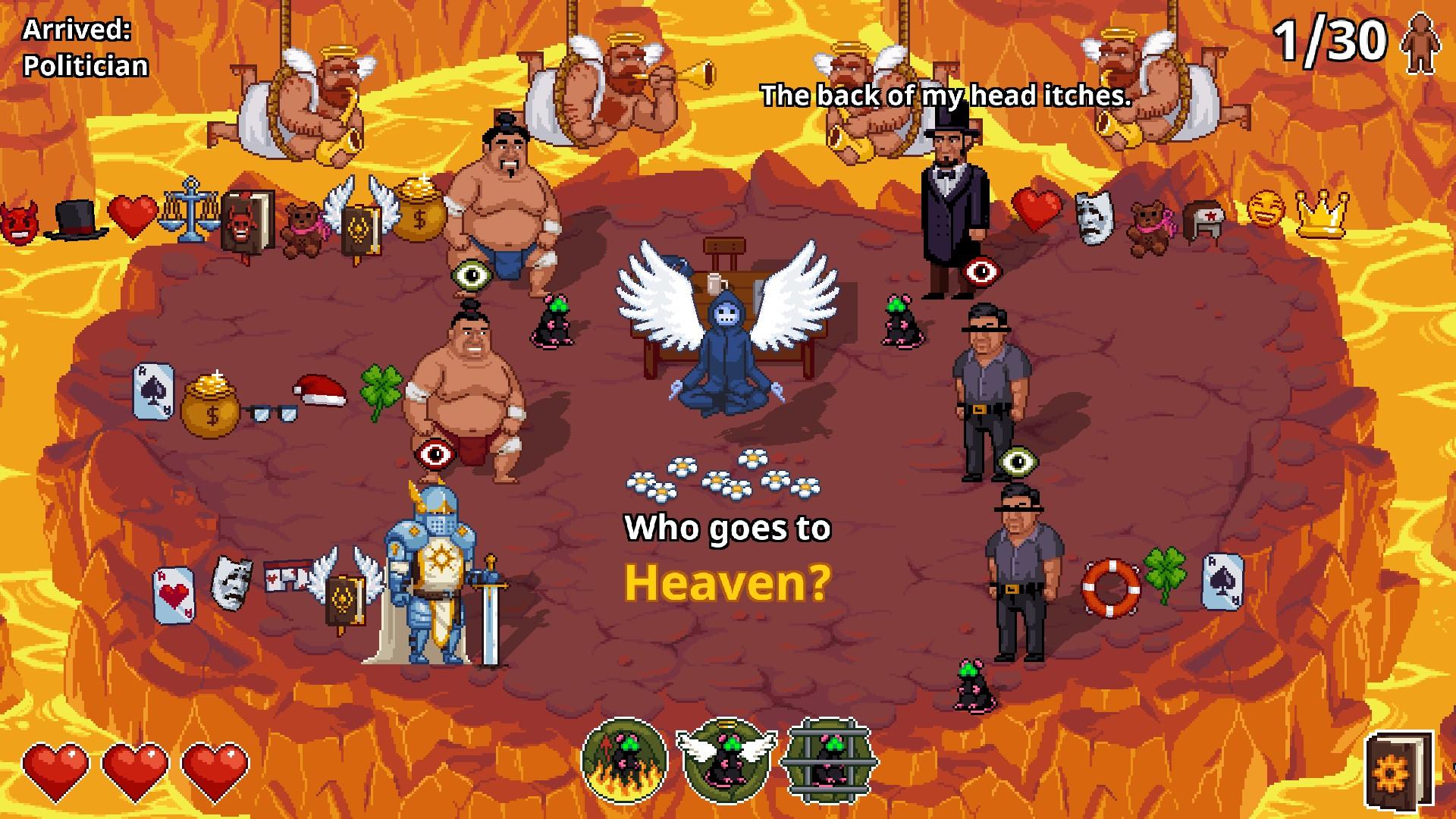Click the gold coin pouch trait icon
Viewport: 1456px width, 819px height.
(211, 403)
